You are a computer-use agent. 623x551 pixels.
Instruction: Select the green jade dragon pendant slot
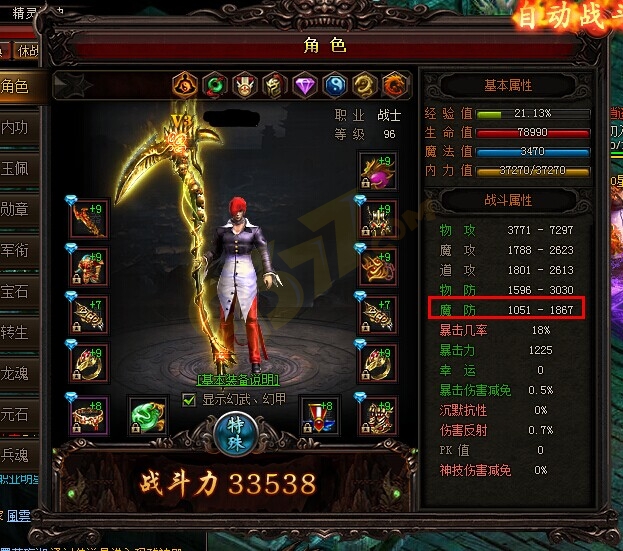coord(148,415)
